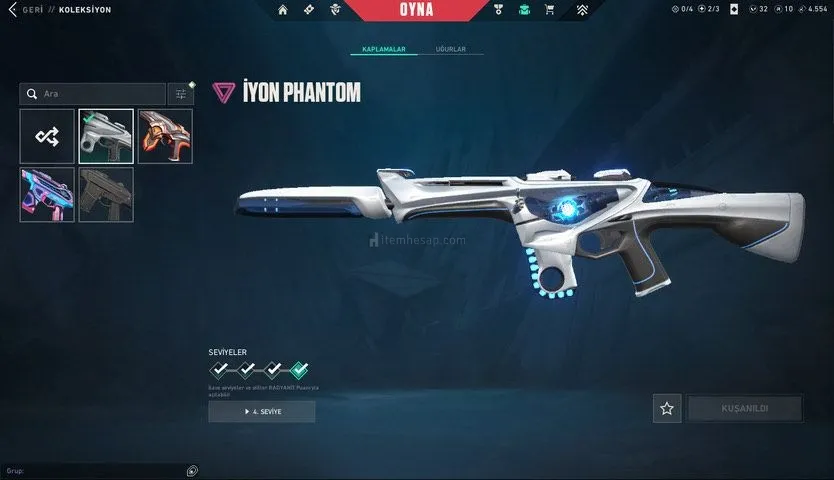Open the store shopping cart icon
Image resolution: width=834 pixels, height=480 pixels.
(x=549, y=10)
